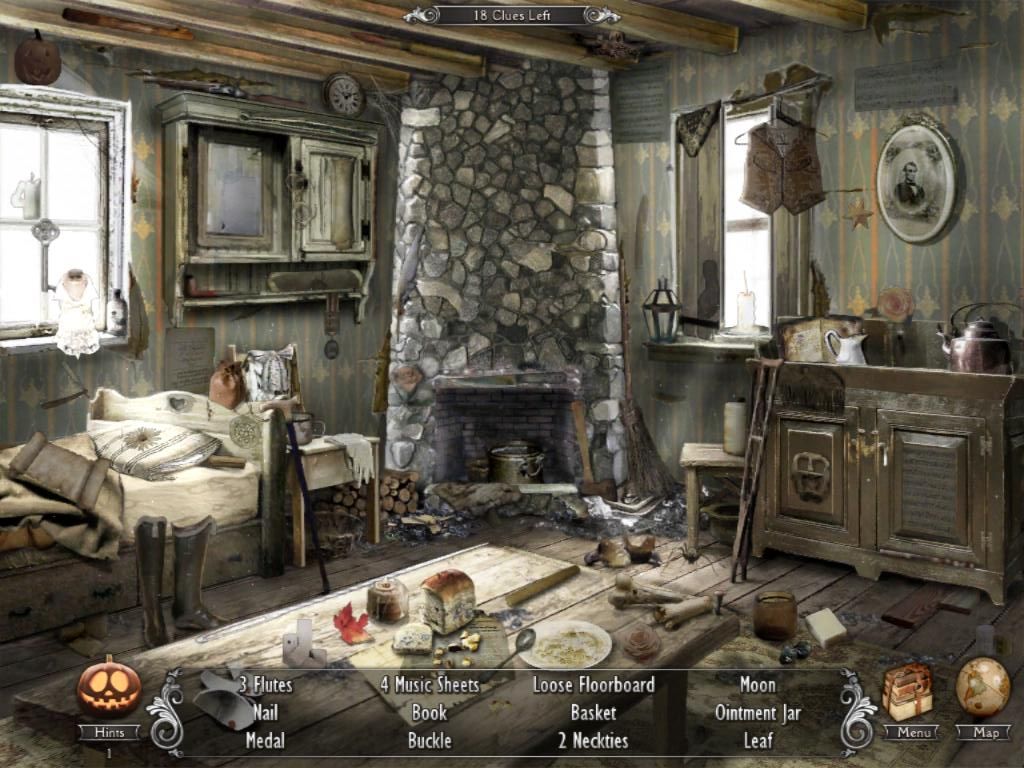Select the "Nail" clue entry
The height and width of the screenshot is (768, 1024).
265,713
